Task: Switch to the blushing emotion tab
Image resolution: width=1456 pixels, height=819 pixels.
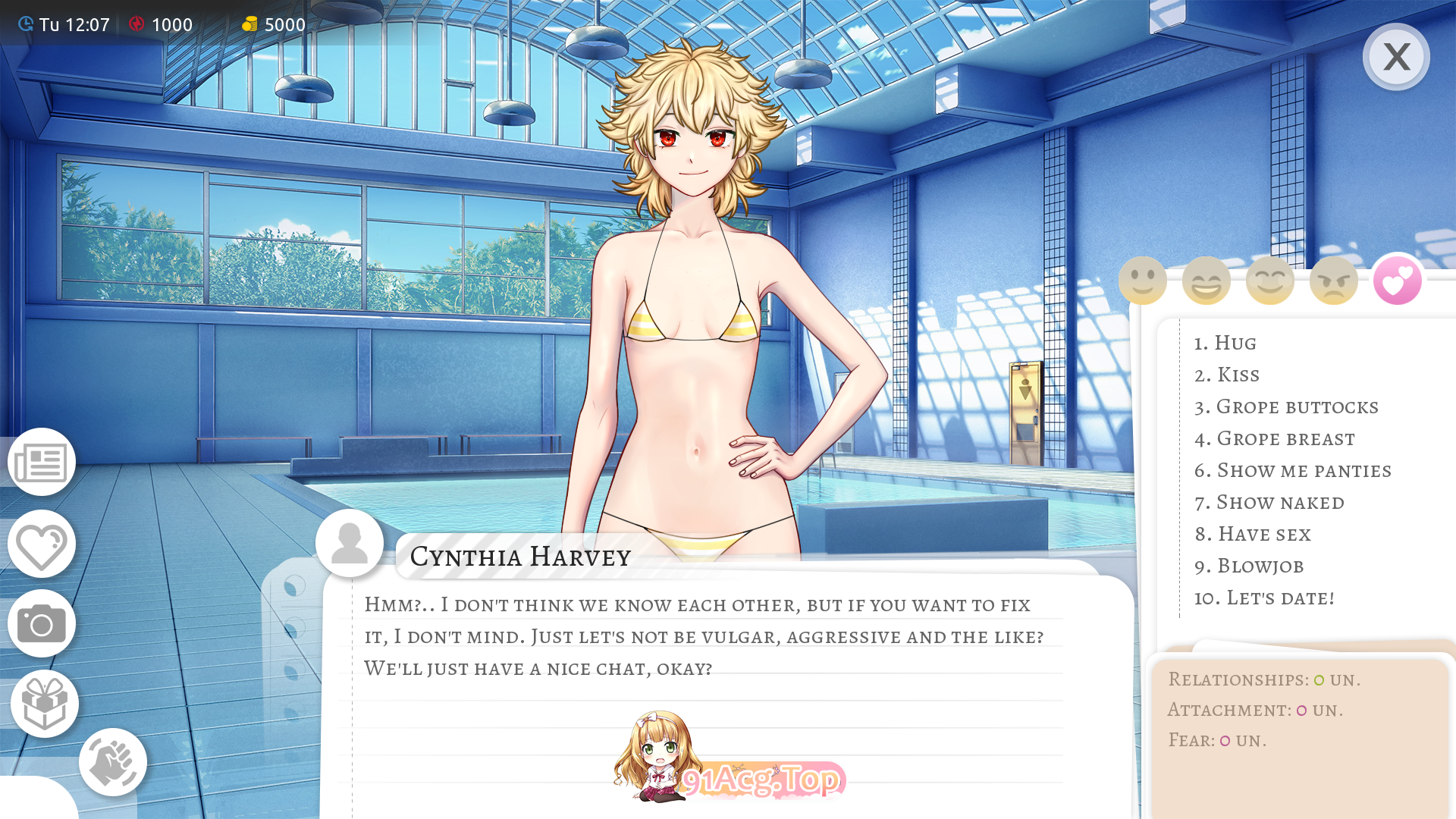Action: coord(1270,280)
